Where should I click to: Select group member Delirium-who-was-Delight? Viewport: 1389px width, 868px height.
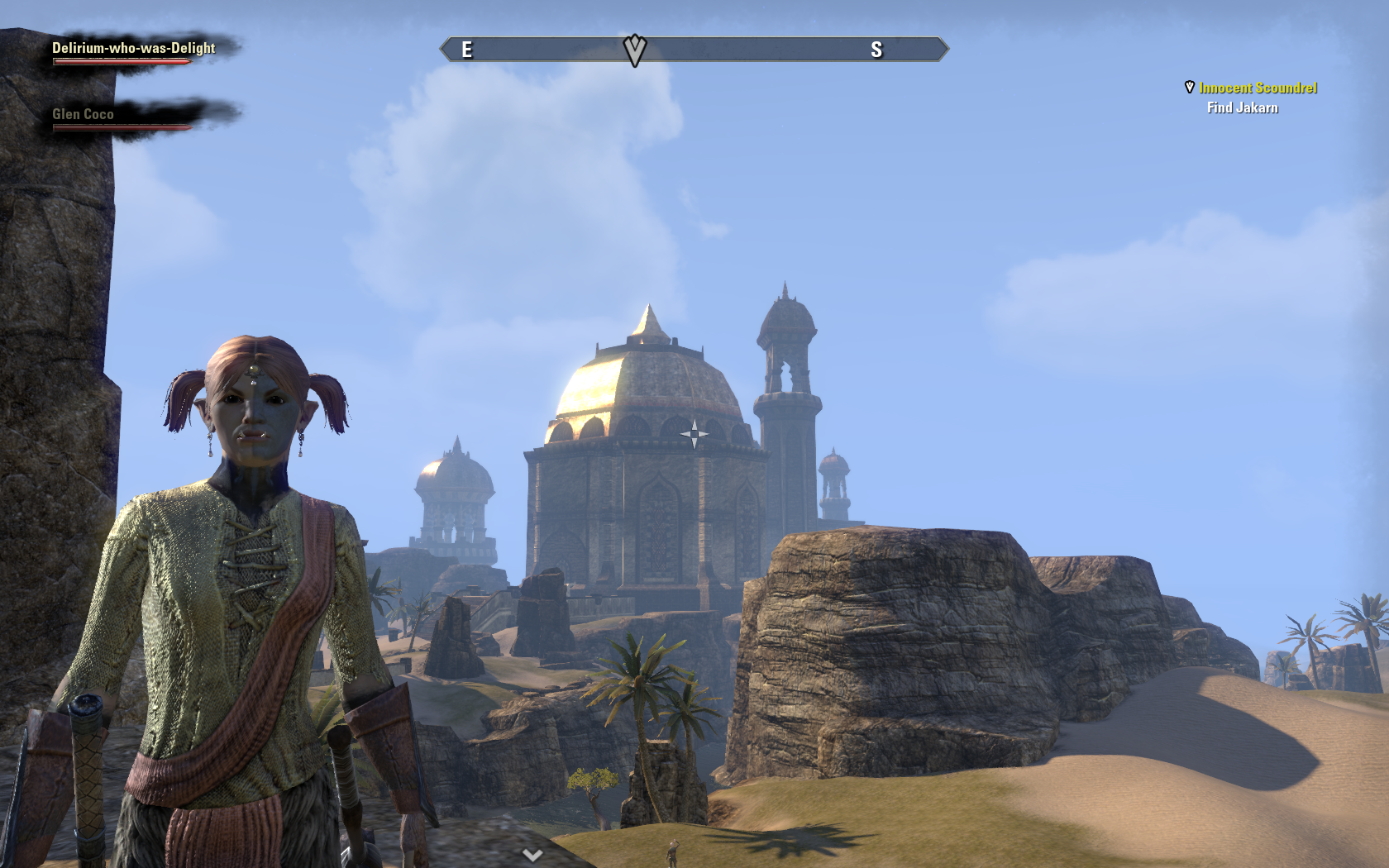[133, 48]
